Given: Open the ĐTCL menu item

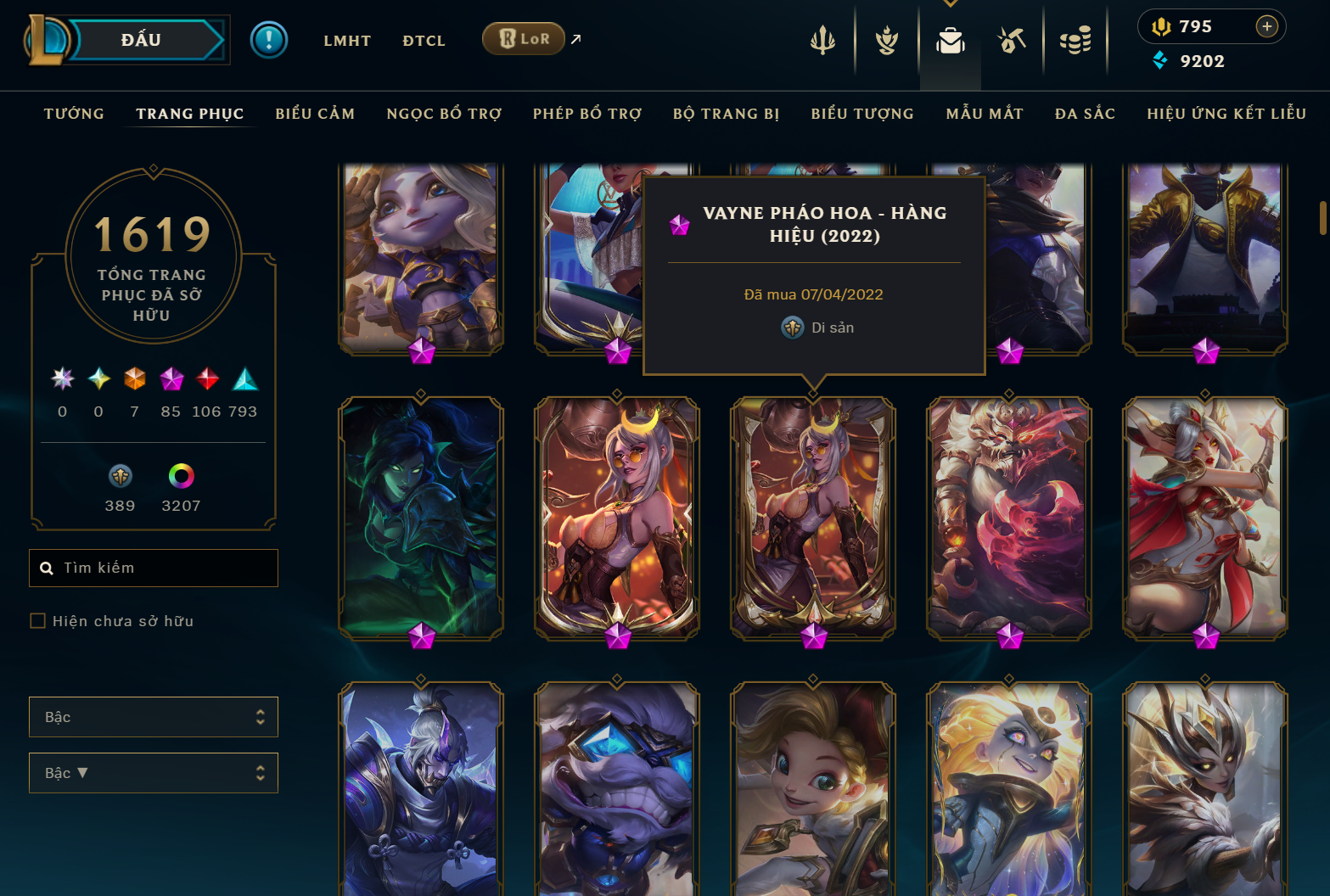Looking at the screenshot, I should click(x=424, y=40).
